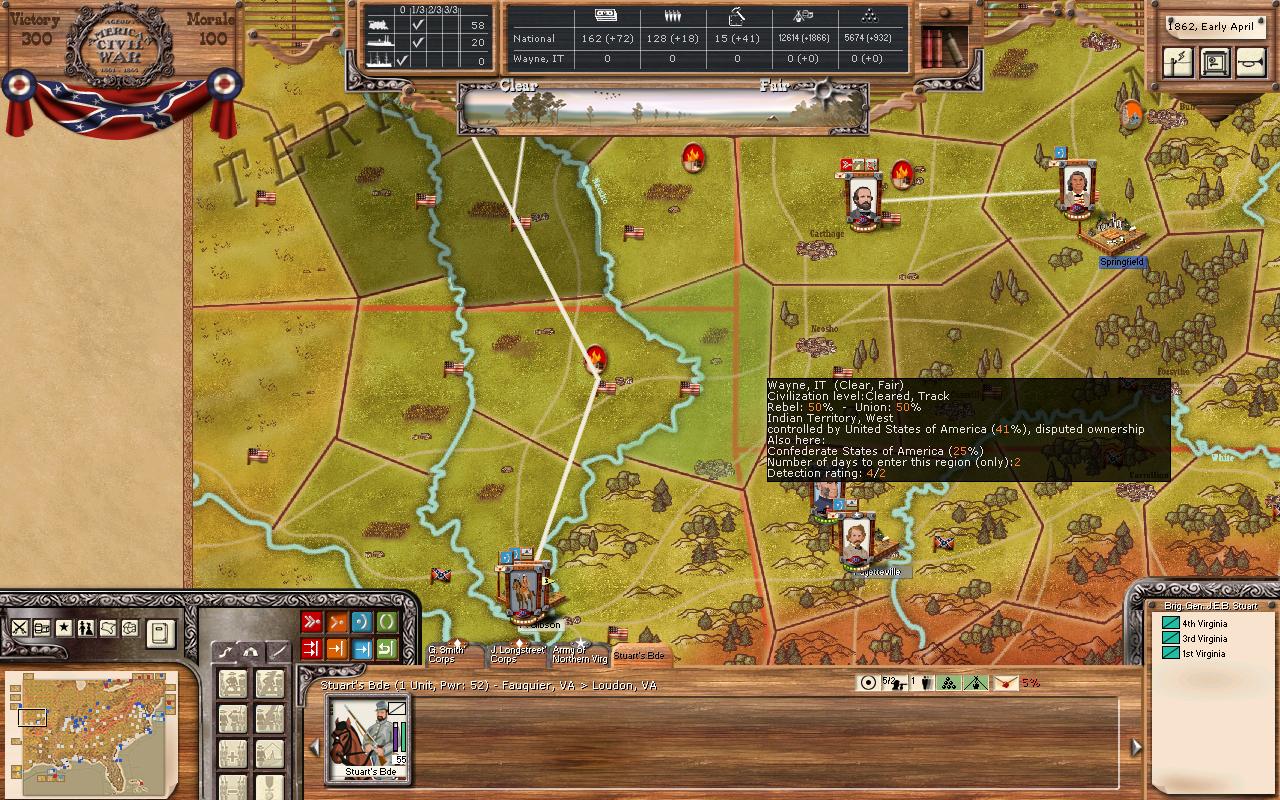The image size is (1280, 800).
Task: Open the safe icon button
Action: 1215,62
